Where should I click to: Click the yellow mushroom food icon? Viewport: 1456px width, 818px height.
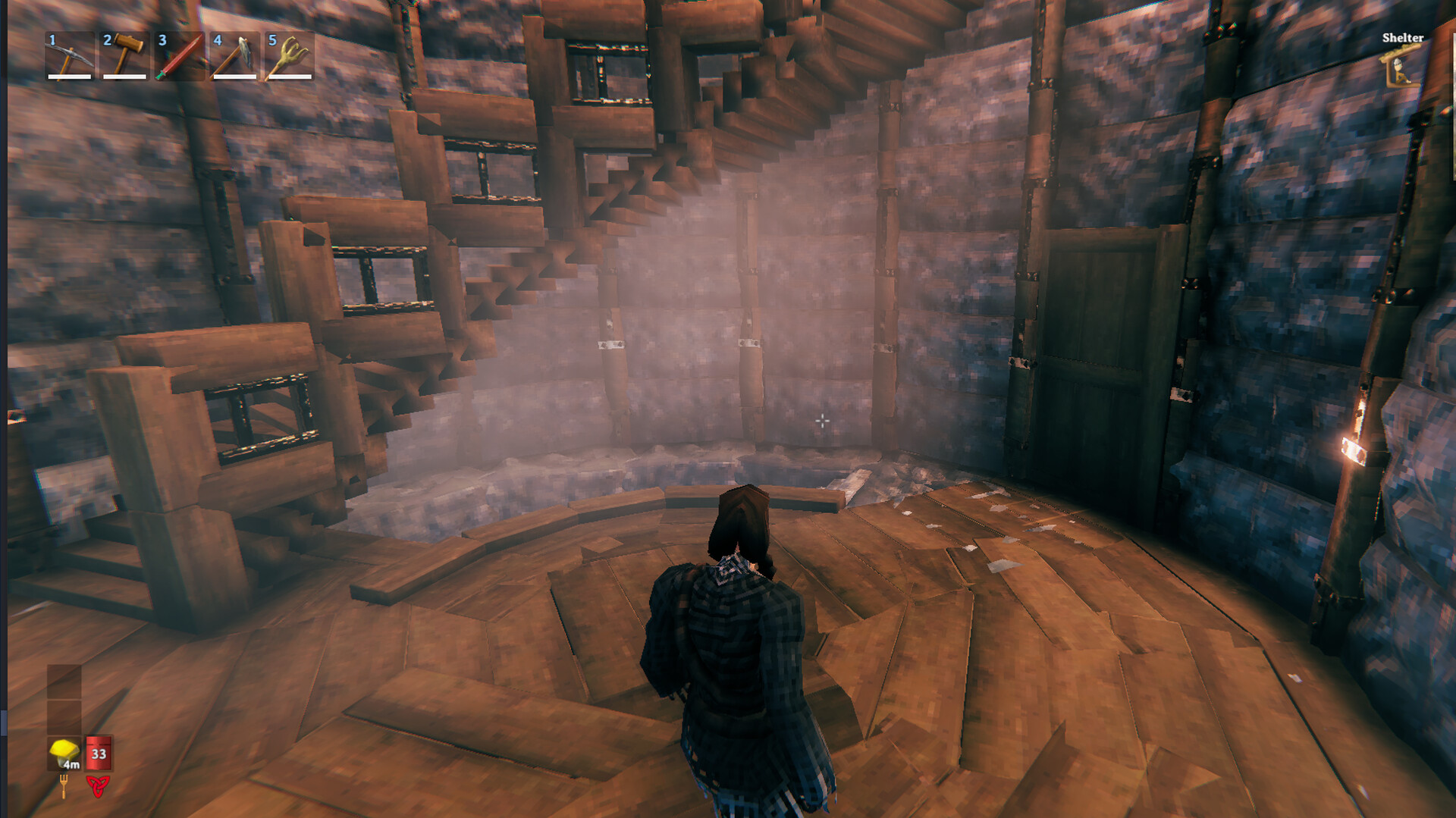[64, 751]
